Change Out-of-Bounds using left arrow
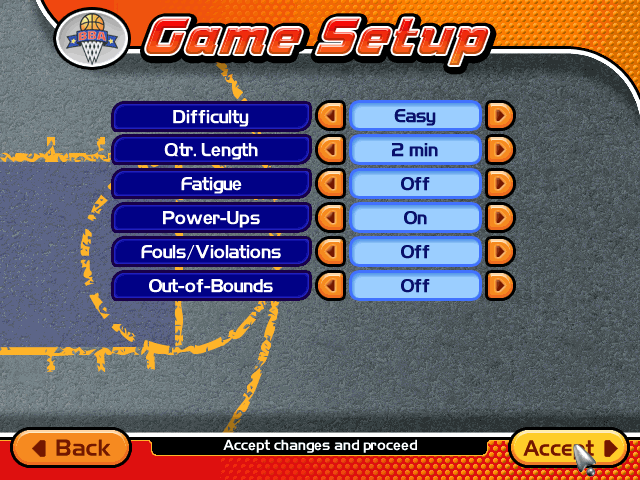Screen dimensions: 640x480 click(x=330, y=286)
